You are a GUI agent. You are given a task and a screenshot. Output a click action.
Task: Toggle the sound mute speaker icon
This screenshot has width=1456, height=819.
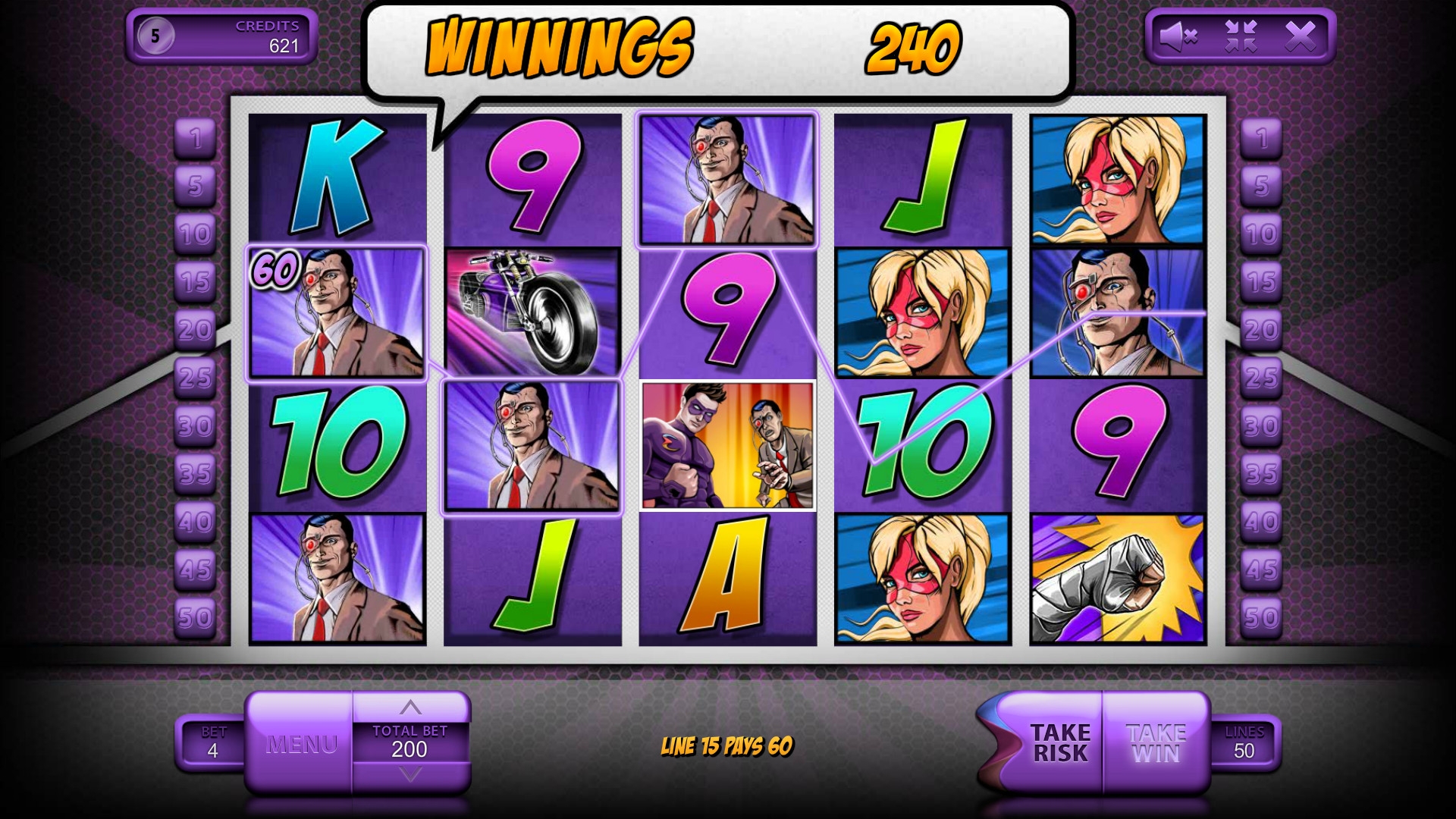tap(1178, 36)
